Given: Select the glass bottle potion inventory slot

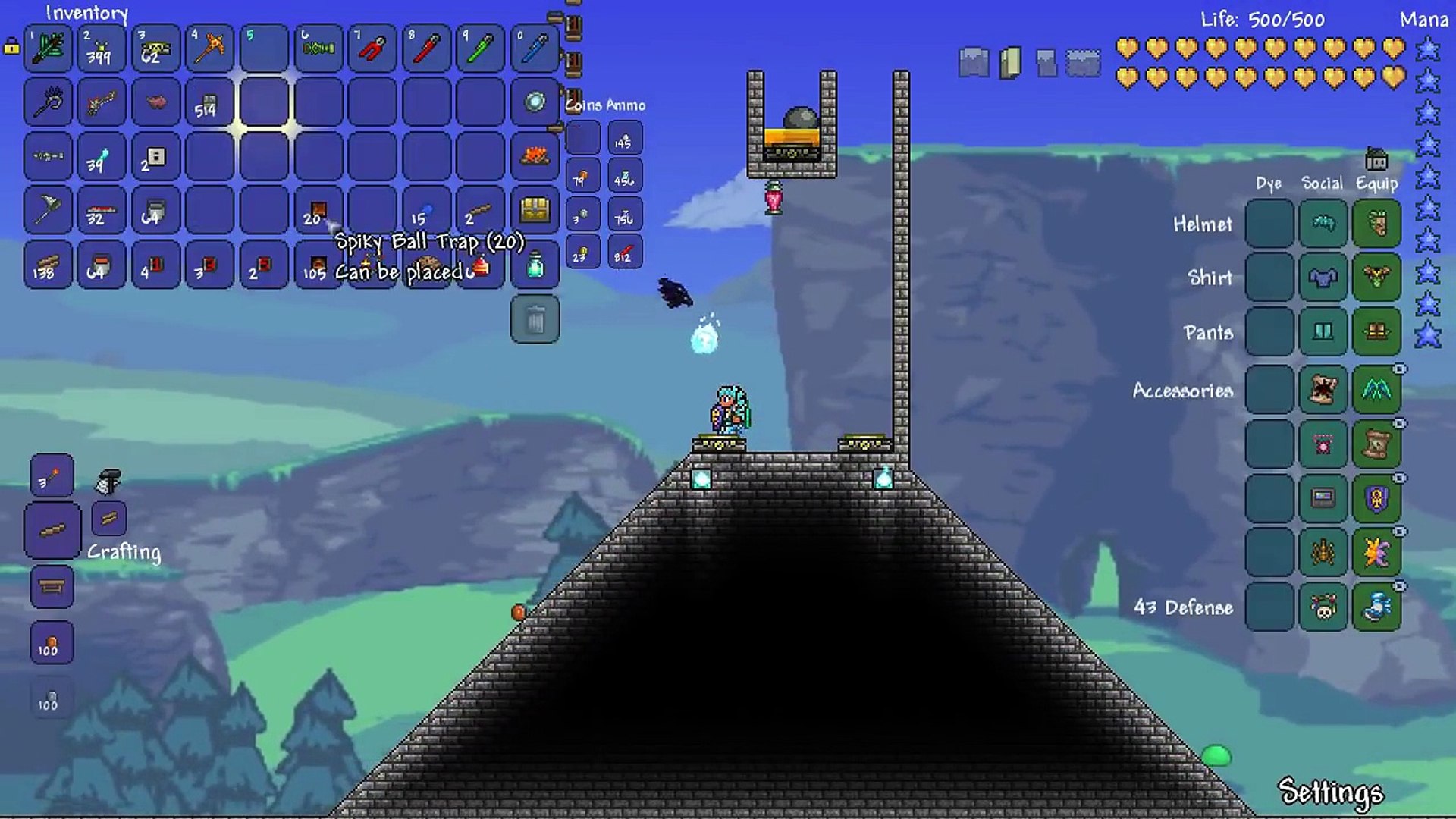Looking at the screenshot, I should pyautogui.click(x=535, y=265).
